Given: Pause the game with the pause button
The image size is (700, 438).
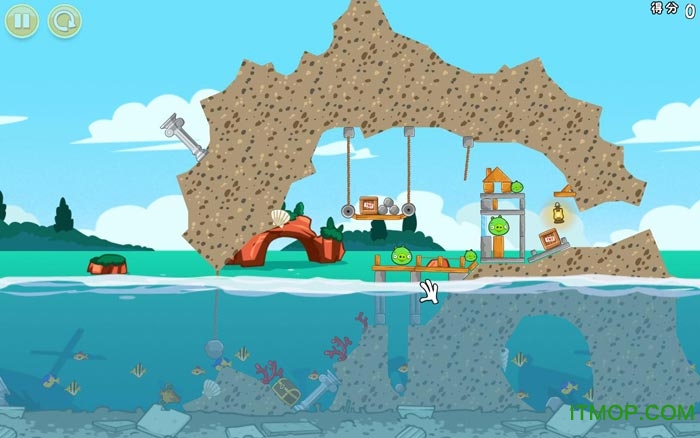Looking at the screenshot, I should (x=24, y=19).
